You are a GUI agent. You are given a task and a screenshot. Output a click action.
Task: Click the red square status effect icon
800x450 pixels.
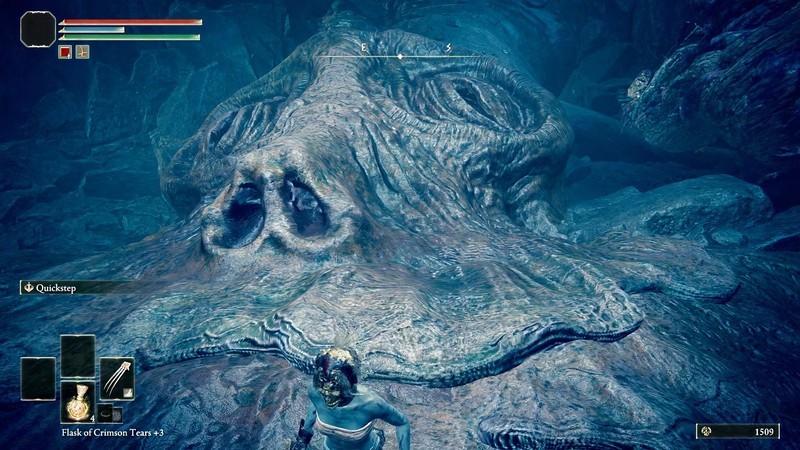coord(65,51)
